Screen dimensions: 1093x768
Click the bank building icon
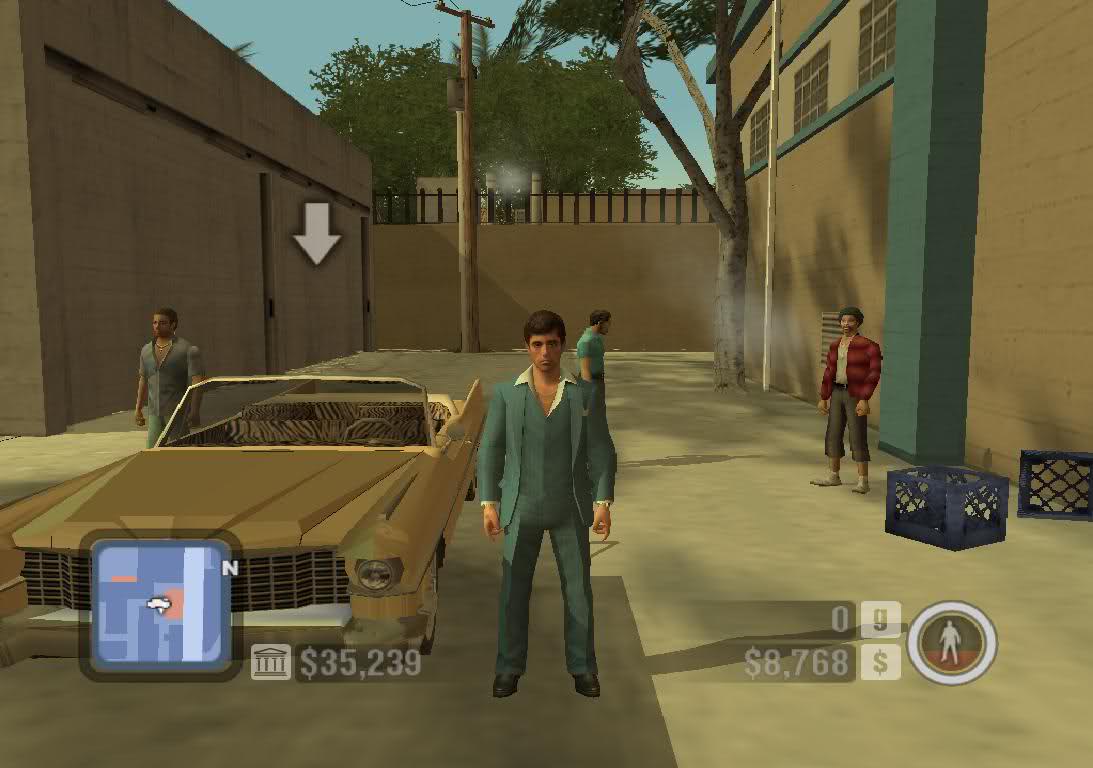pos(271,662)
